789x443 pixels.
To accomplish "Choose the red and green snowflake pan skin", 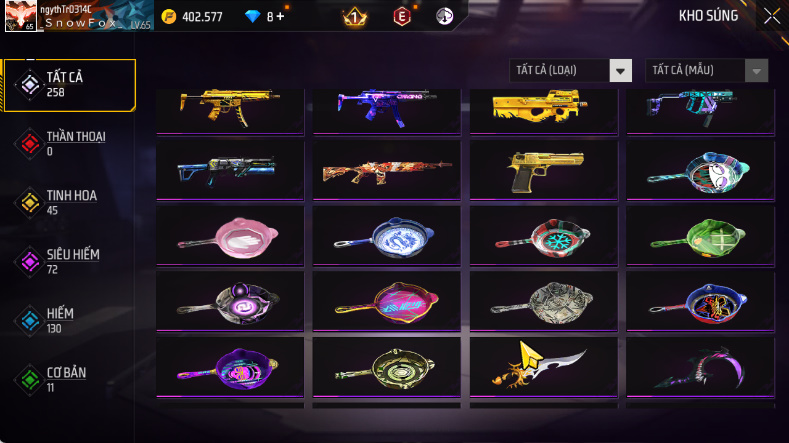I will [543, 235].
